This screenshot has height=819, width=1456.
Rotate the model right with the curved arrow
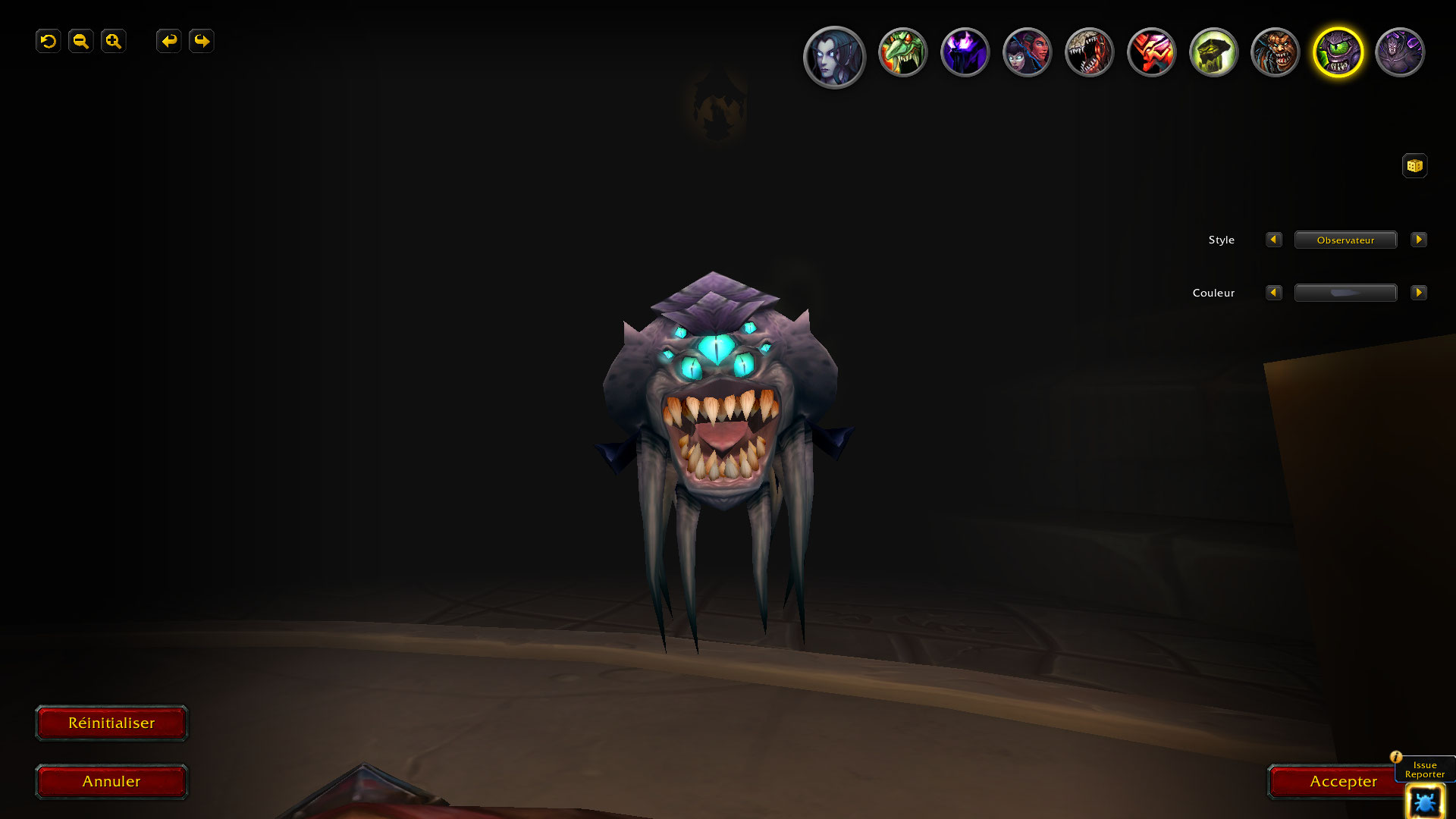(x=202, y=41)
